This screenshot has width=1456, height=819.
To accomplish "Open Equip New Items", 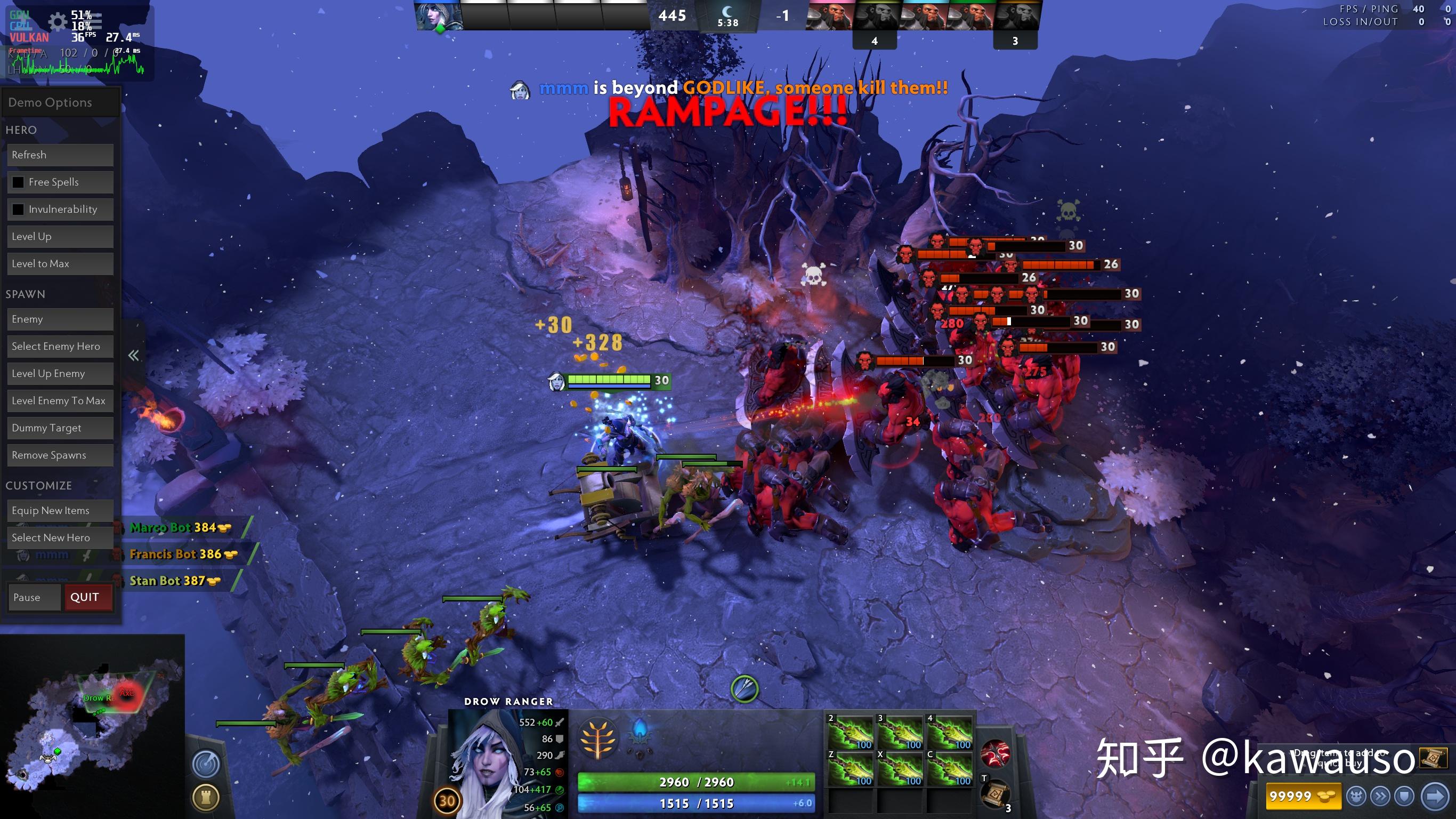I will [60, 510].
